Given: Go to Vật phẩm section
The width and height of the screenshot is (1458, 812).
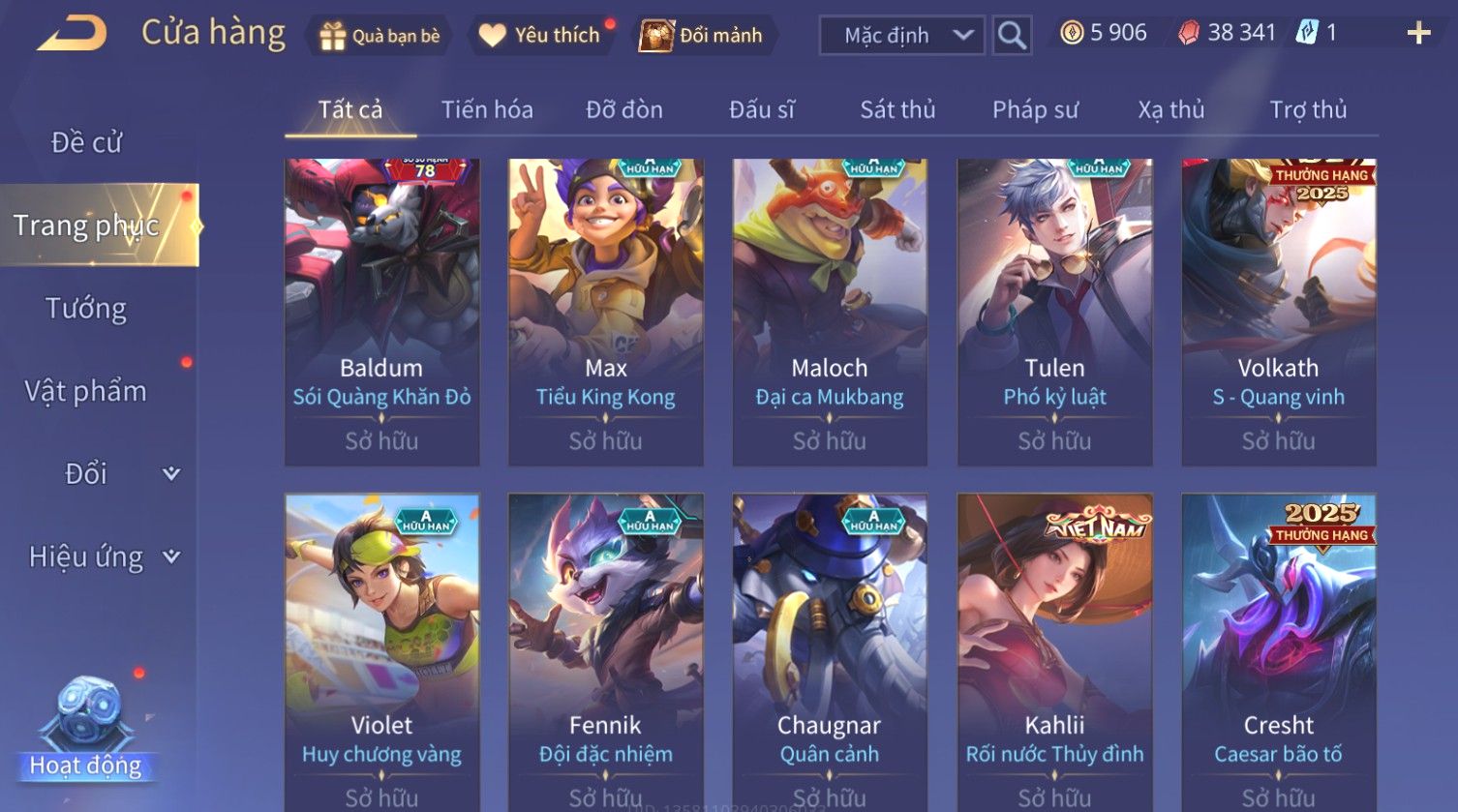Looking at the screenshot, I should click(86, 391).
